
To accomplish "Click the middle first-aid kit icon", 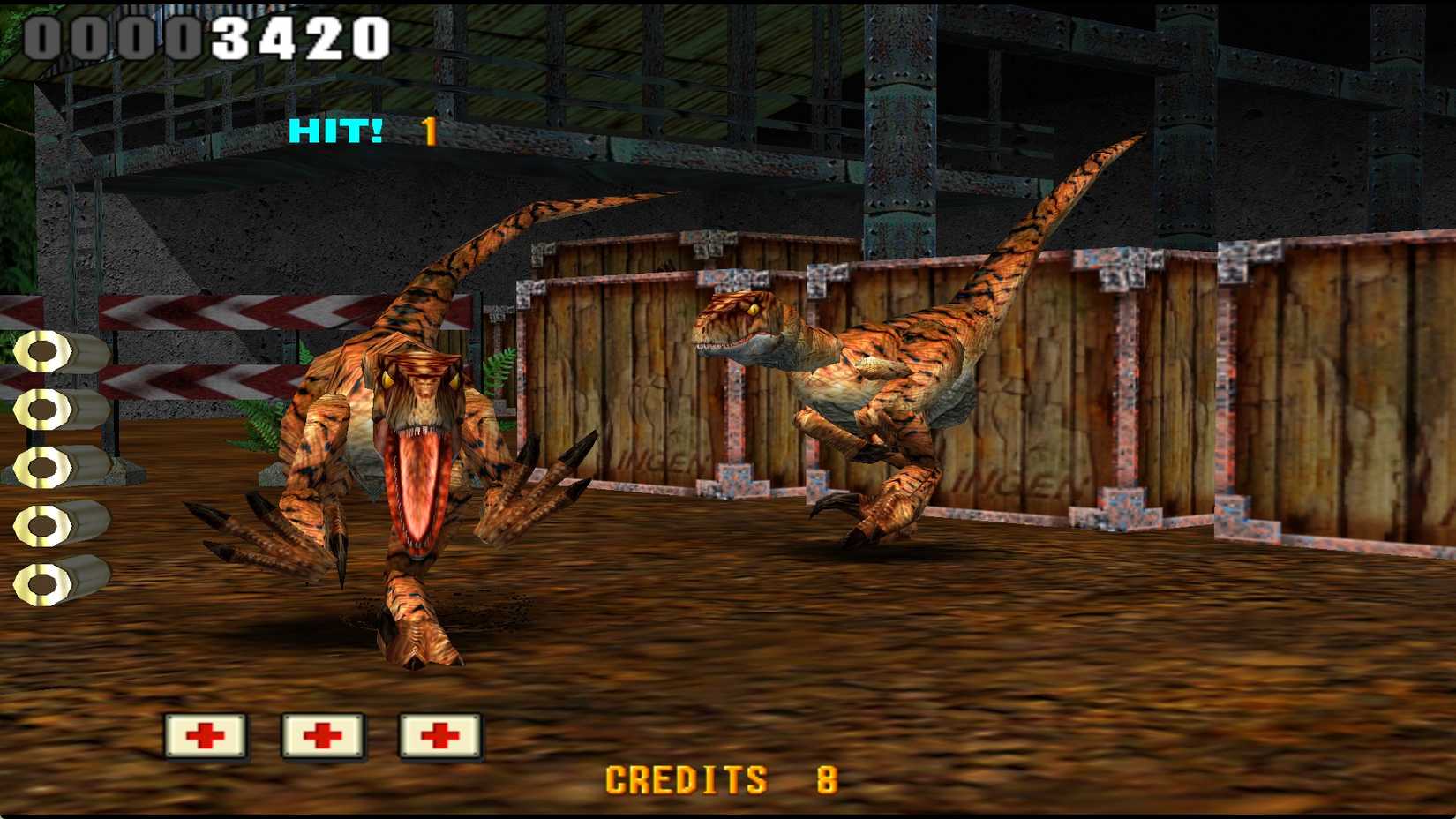I will coord(323,734).
